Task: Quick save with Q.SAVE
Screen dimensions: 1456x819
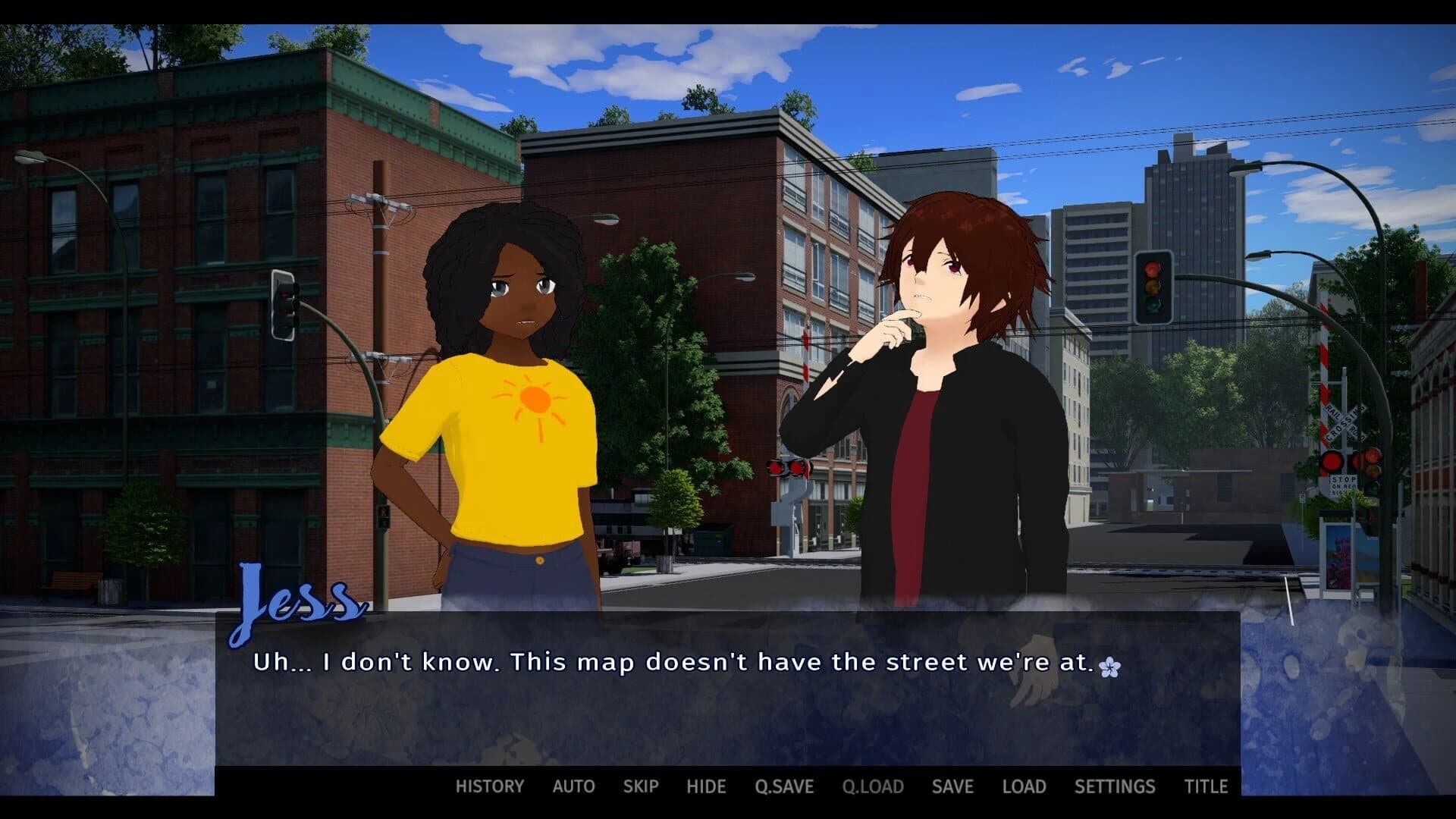Action: (x=784, y=786)
